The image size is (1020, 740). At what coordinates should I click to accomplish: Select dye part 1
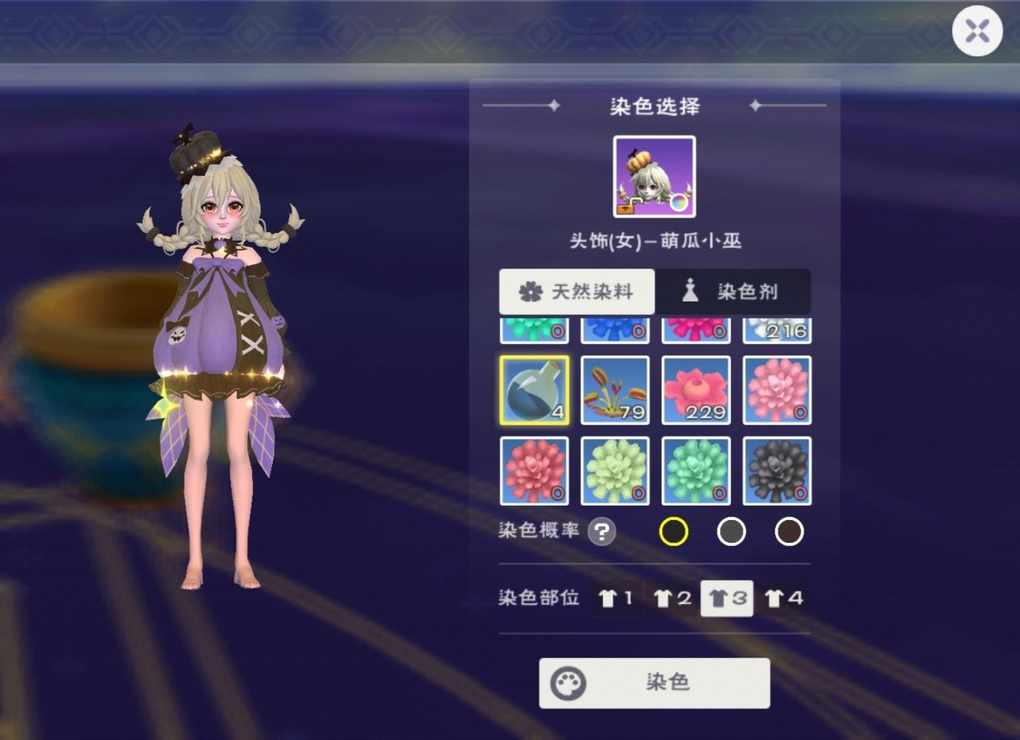pos(615,598)
